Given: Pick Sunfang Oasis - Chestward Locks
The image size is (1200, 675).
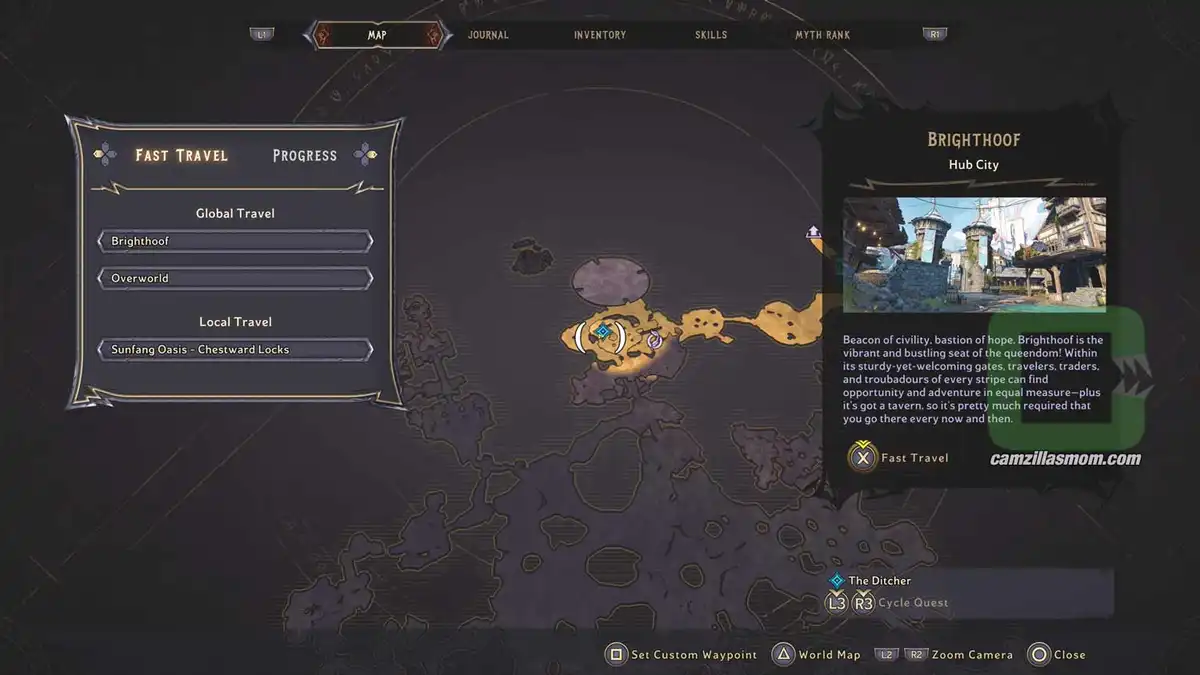Looking at the screenshot, I should coord(235,350).
